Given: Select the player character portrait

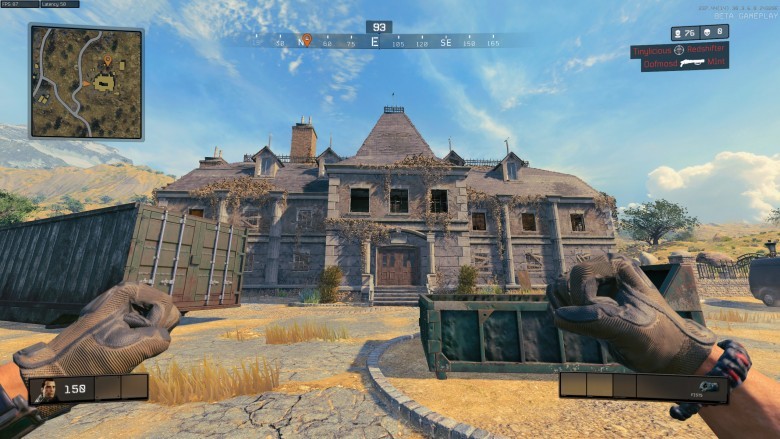Looking at the screenshot, I should tap(44, 389).
